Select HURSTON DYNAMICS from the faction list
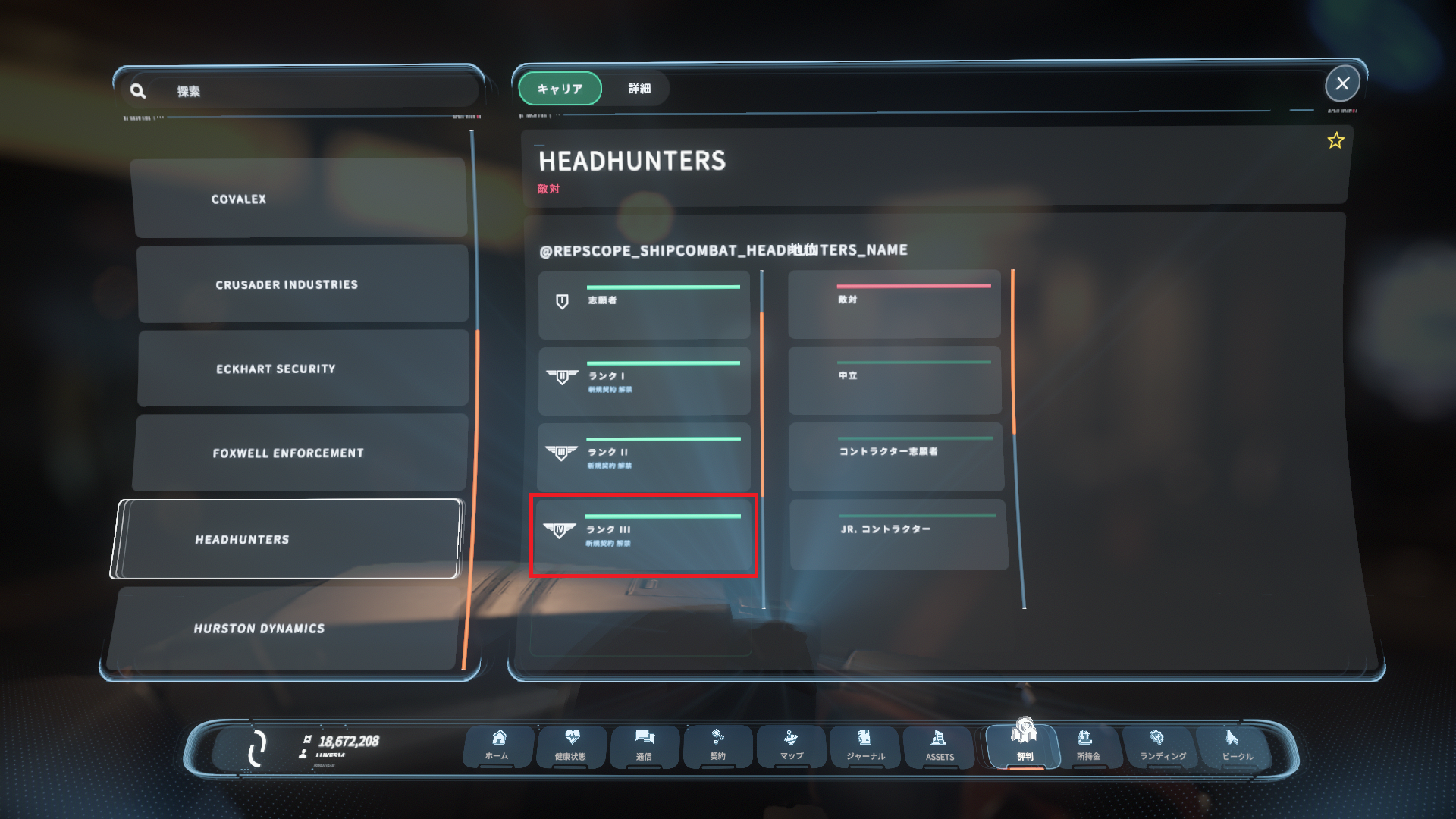This screenshot has width=1456, height=819. click(x=300, y=628)
